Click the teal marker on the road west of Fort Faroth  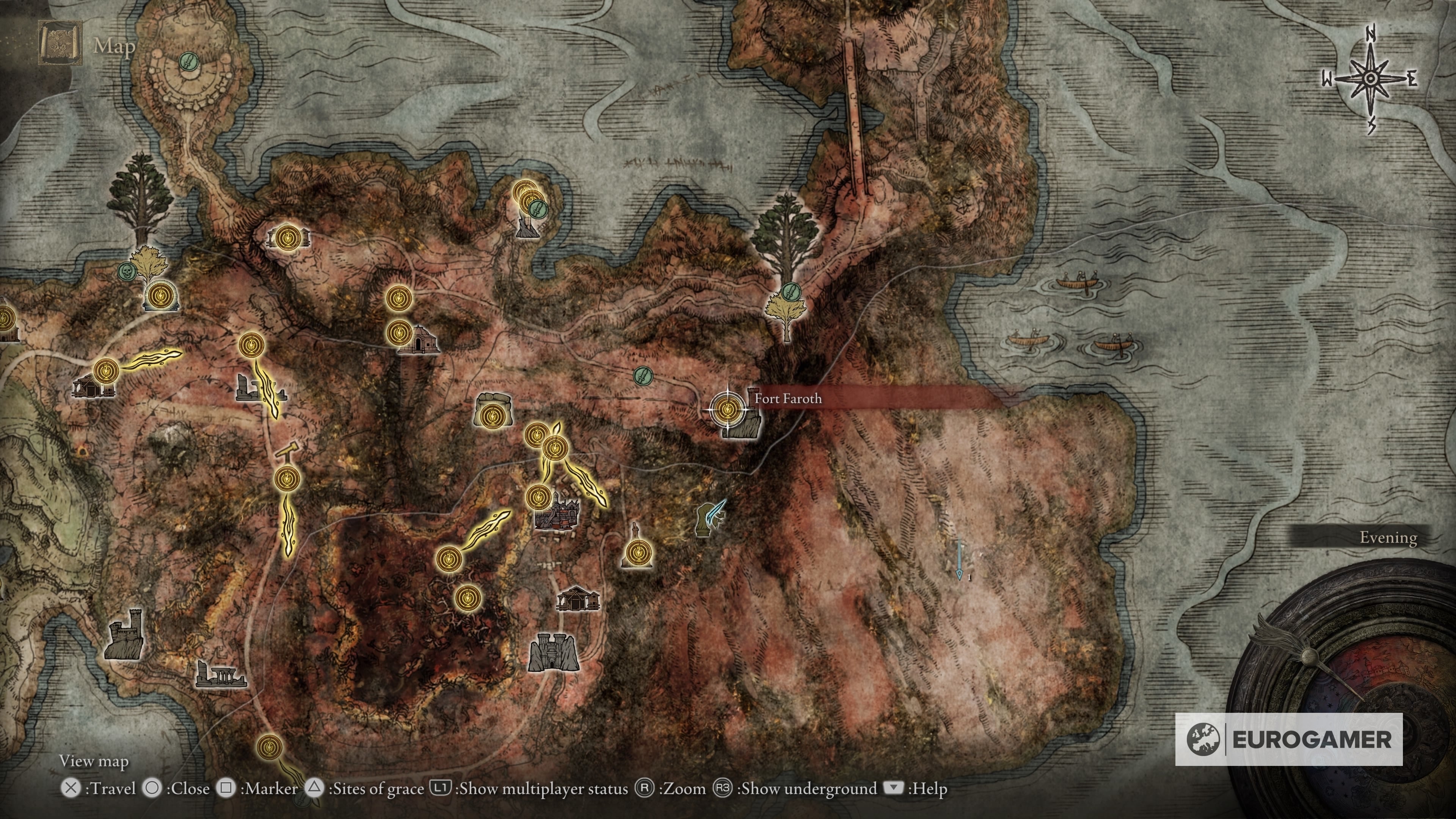(642, 374)
